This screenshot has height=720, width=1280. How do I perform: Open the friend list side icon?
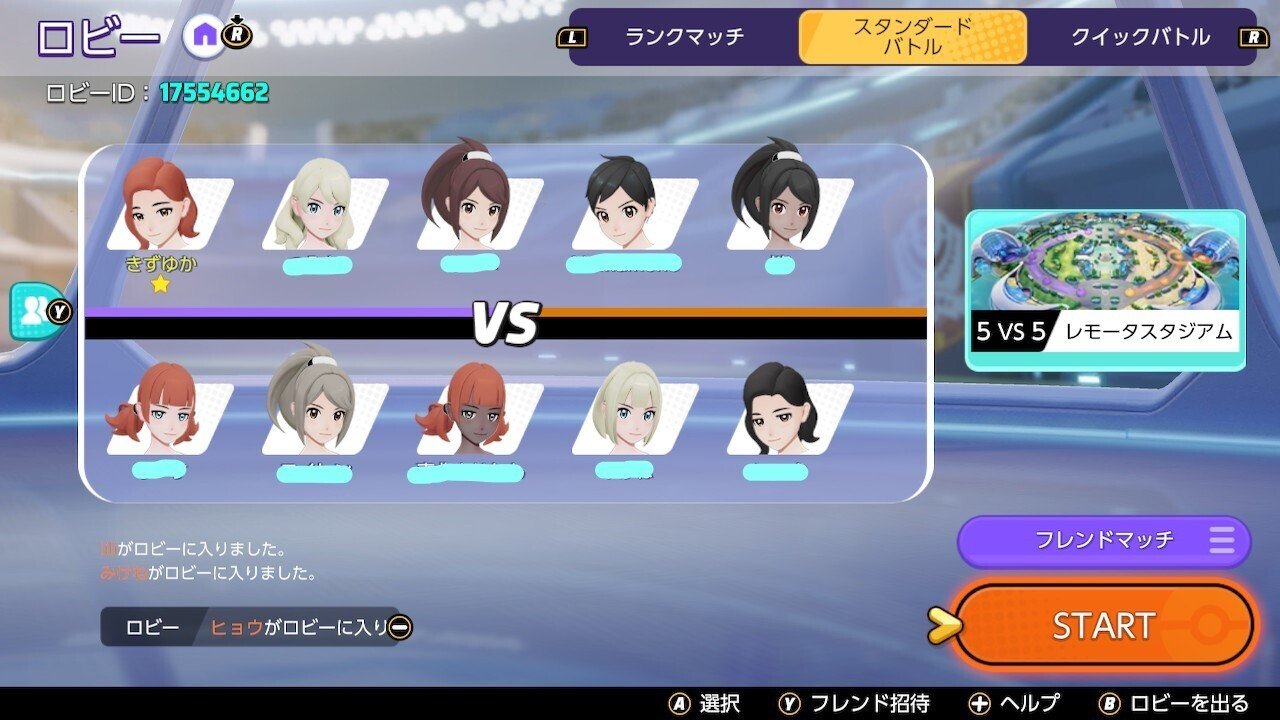click(32, 311)
